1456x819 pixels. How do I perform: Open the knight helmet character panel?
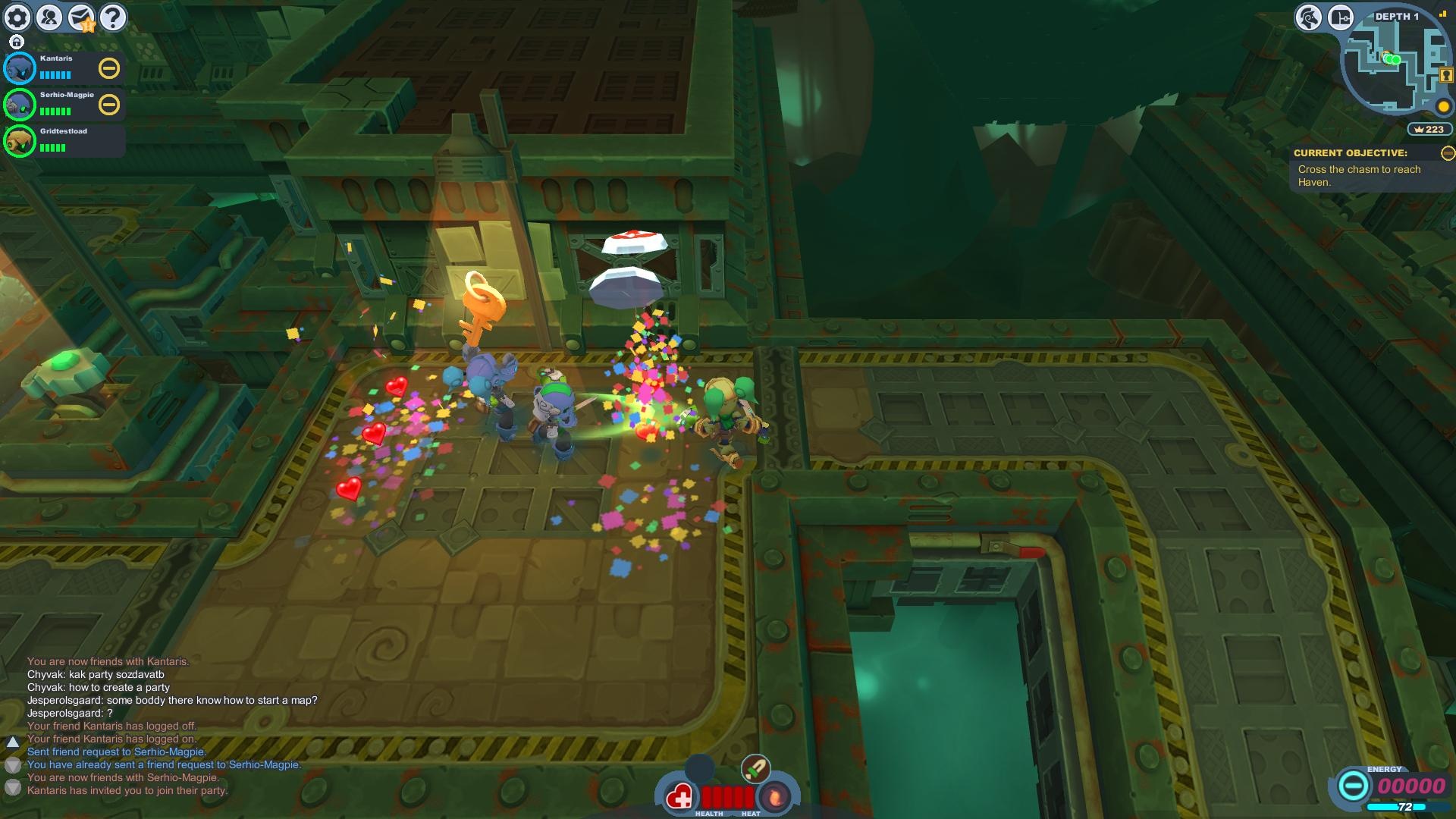tap(1309, 17)
